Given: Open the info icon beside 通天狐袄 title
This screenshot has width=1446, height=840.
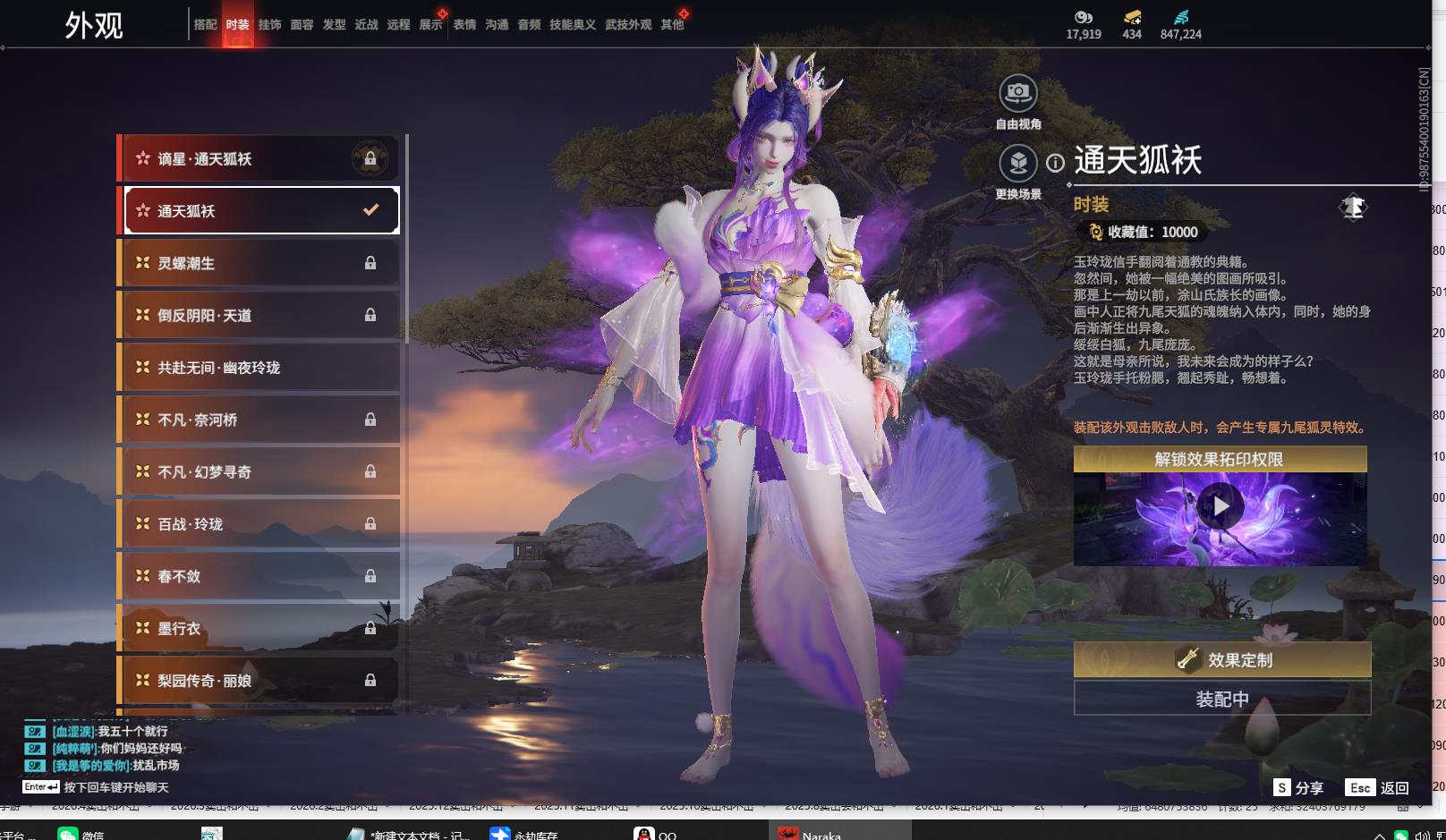Looking at the screenshot, I should (x=1056, y=163).
